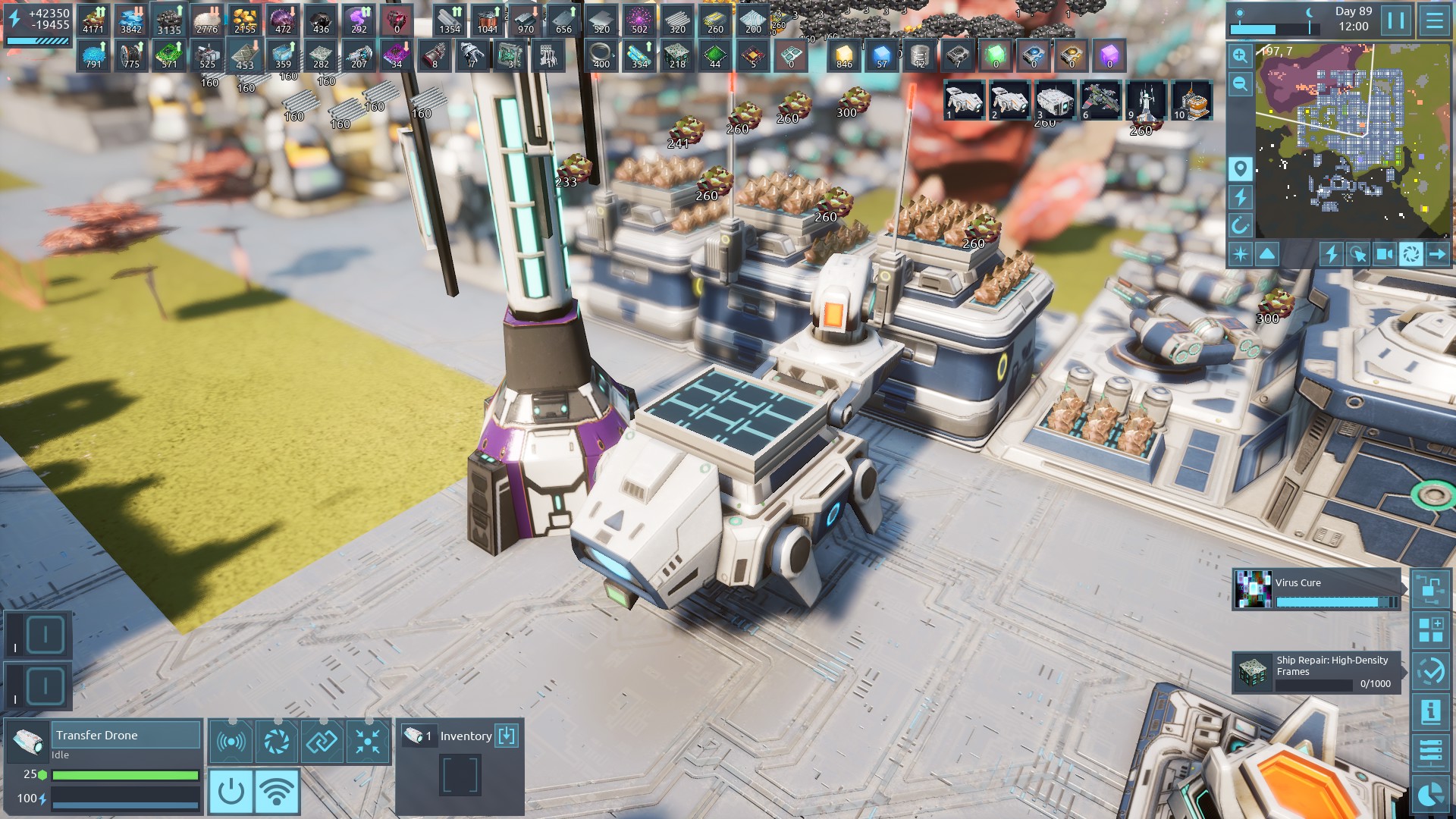Activate the magnet button beside minimap
The height and width of the screenshot is (819, 1456).
click(x=1240, y=225)
